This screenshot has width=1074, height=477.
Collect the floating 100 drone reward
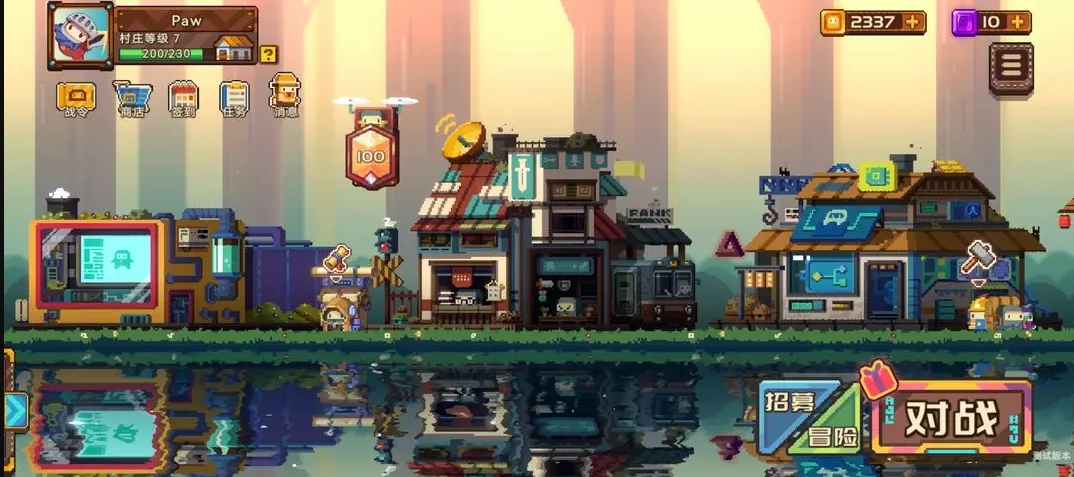[x=371, y=154]
